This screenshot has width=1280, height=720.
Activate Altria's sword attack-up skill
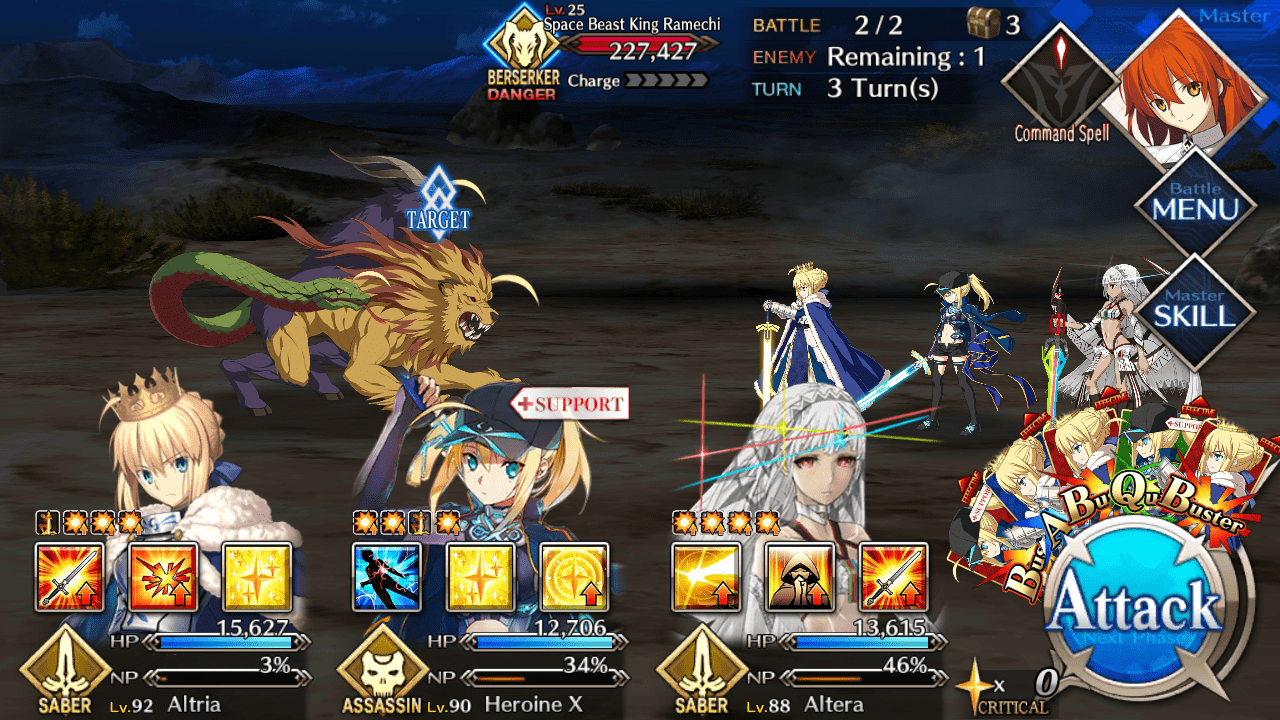coord(69,577)
